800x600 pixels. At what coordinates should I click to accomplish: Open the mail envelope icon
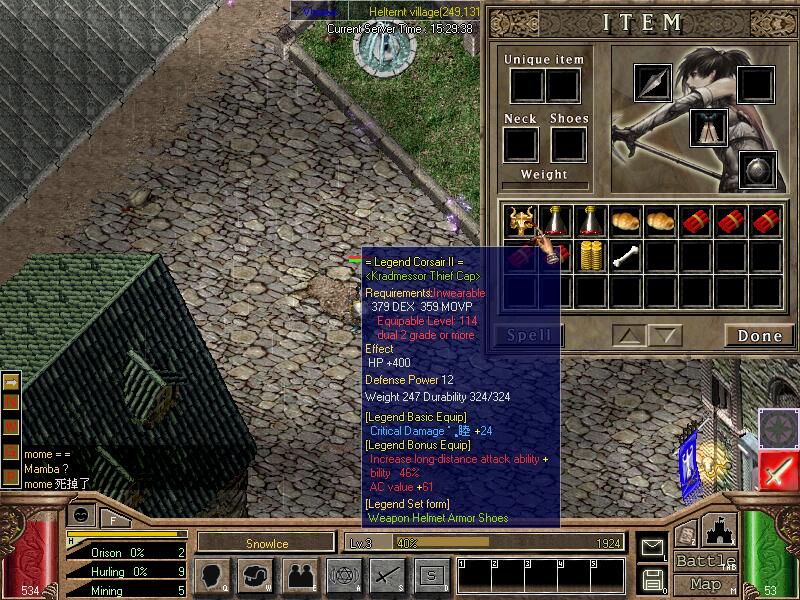(x=652, y=547)
